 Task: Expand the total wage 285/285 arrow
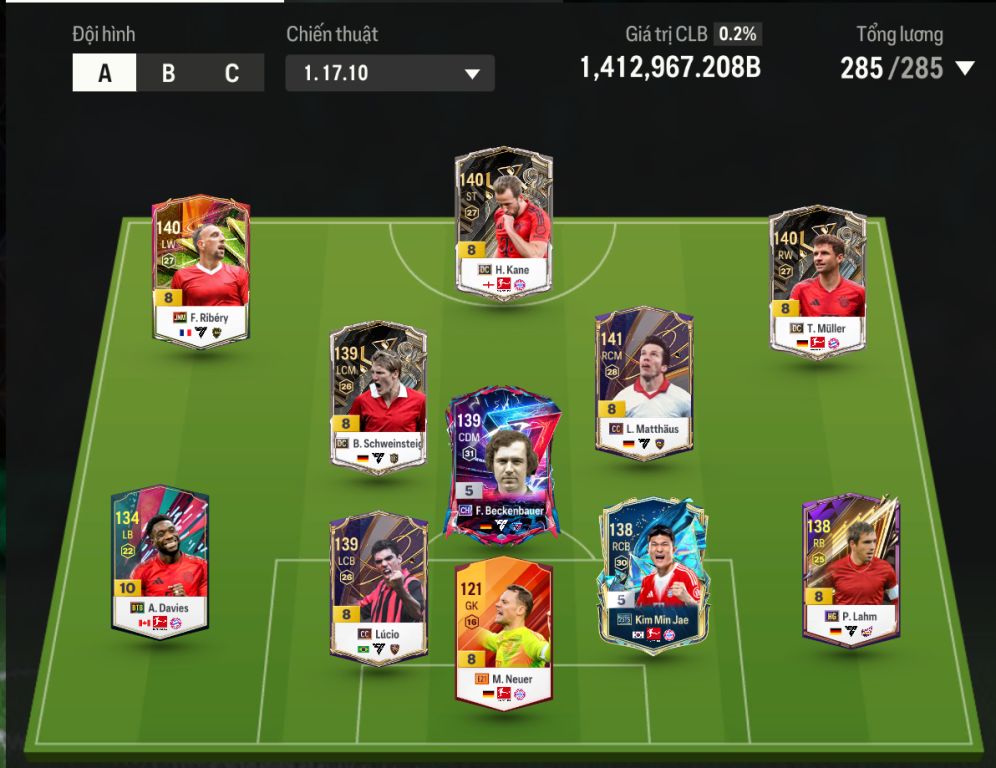(965, 69)
